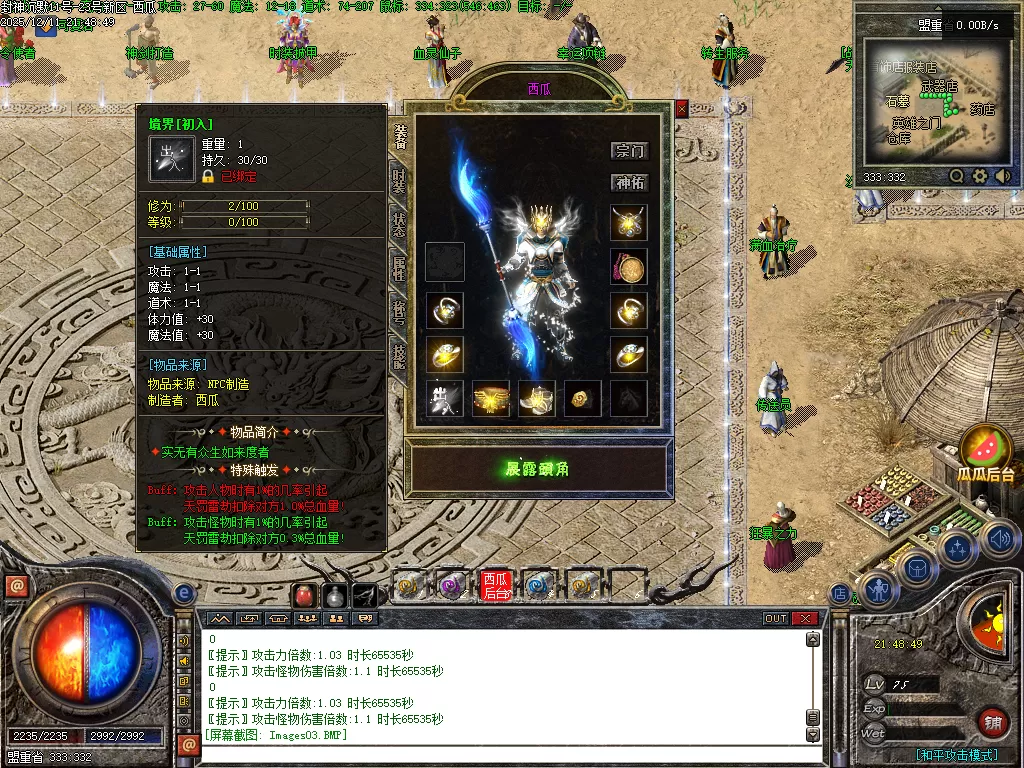
Task: Use the red potion on the hotbar
Action: point(304,597)
